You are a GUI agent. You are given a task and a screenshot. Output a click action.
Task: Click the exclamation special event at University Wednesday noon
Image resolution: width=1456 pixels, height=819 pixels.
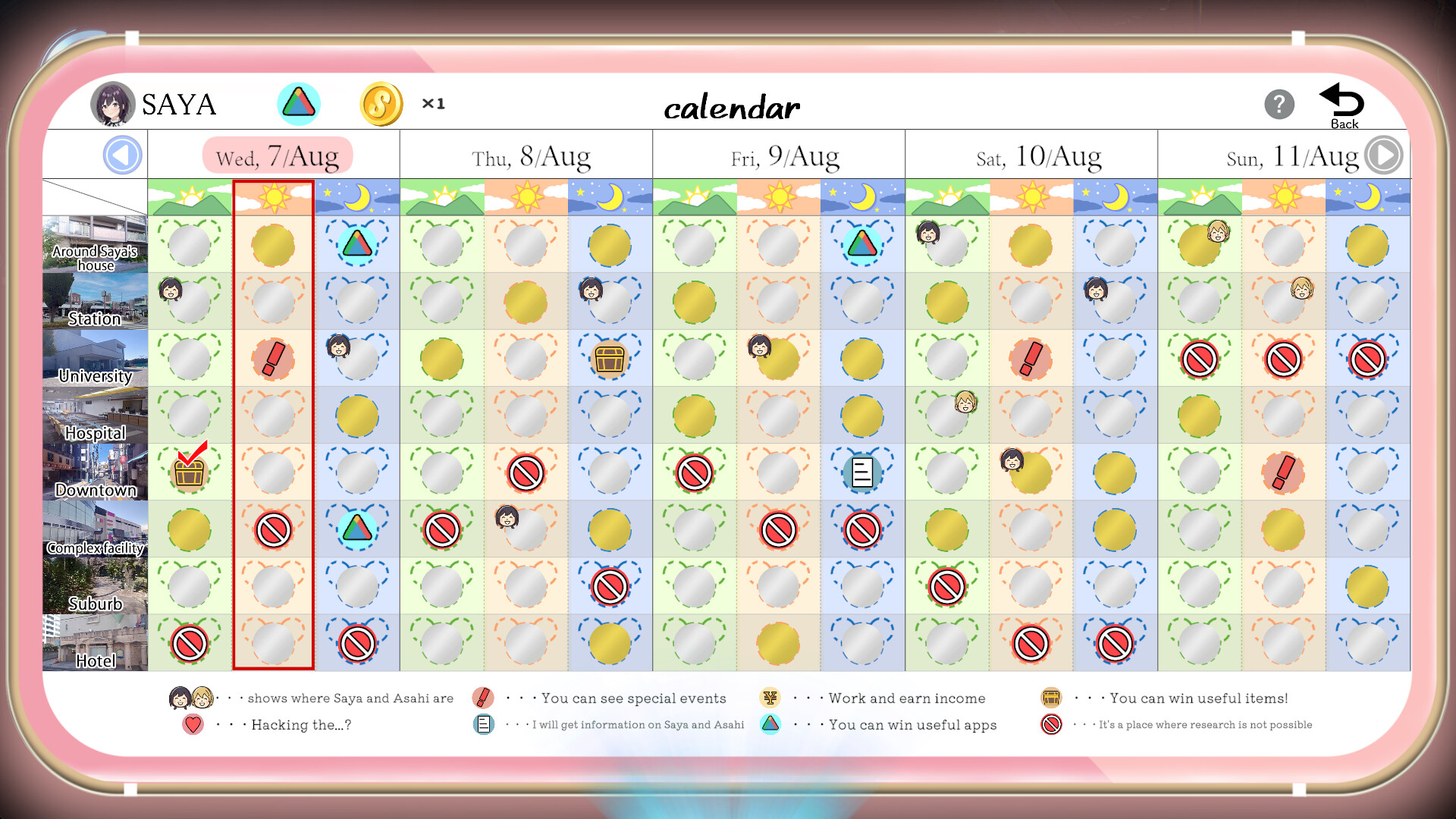click(273, 357)
